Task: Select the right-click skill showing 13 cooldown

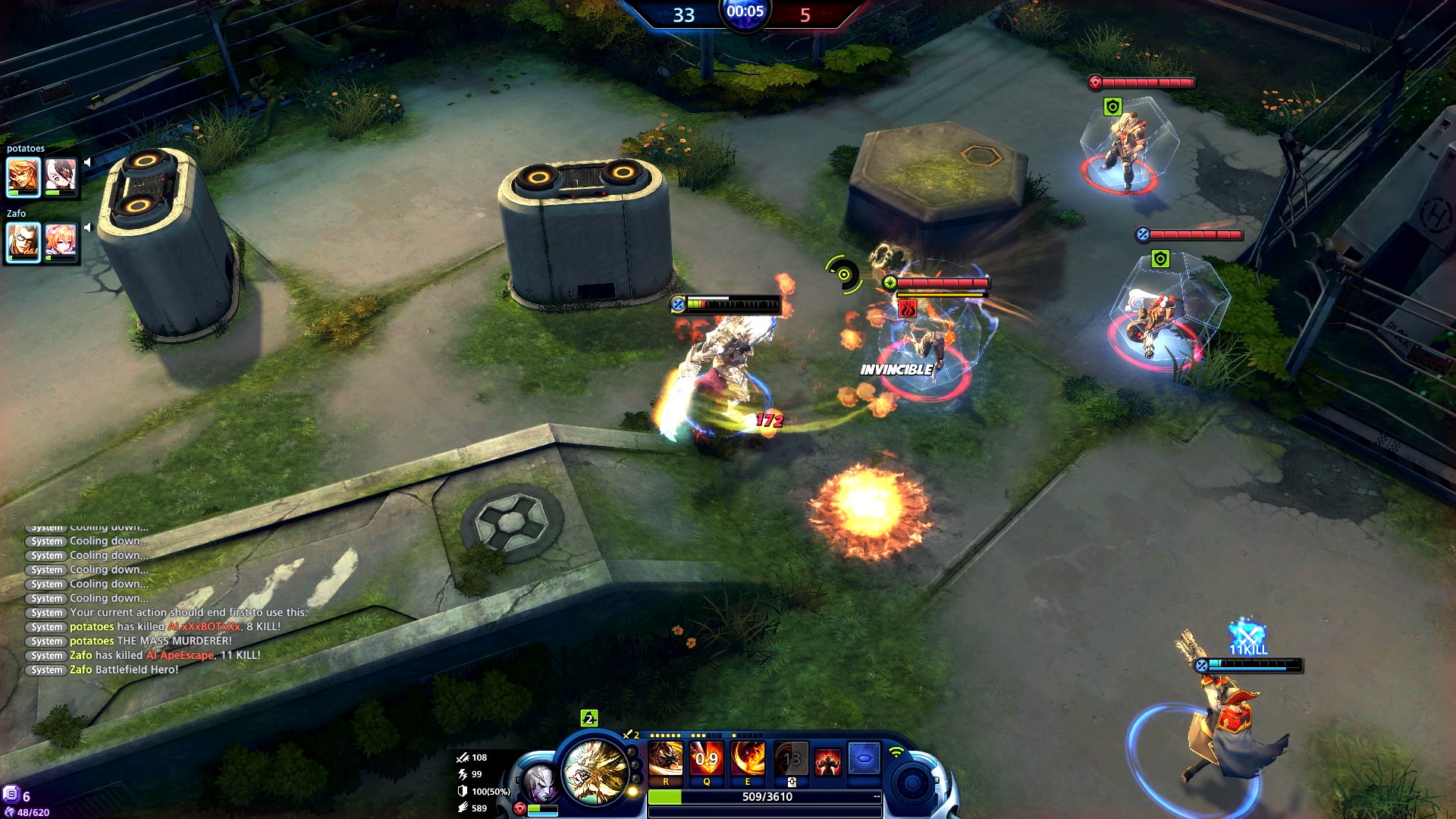Action: [791, 759]
